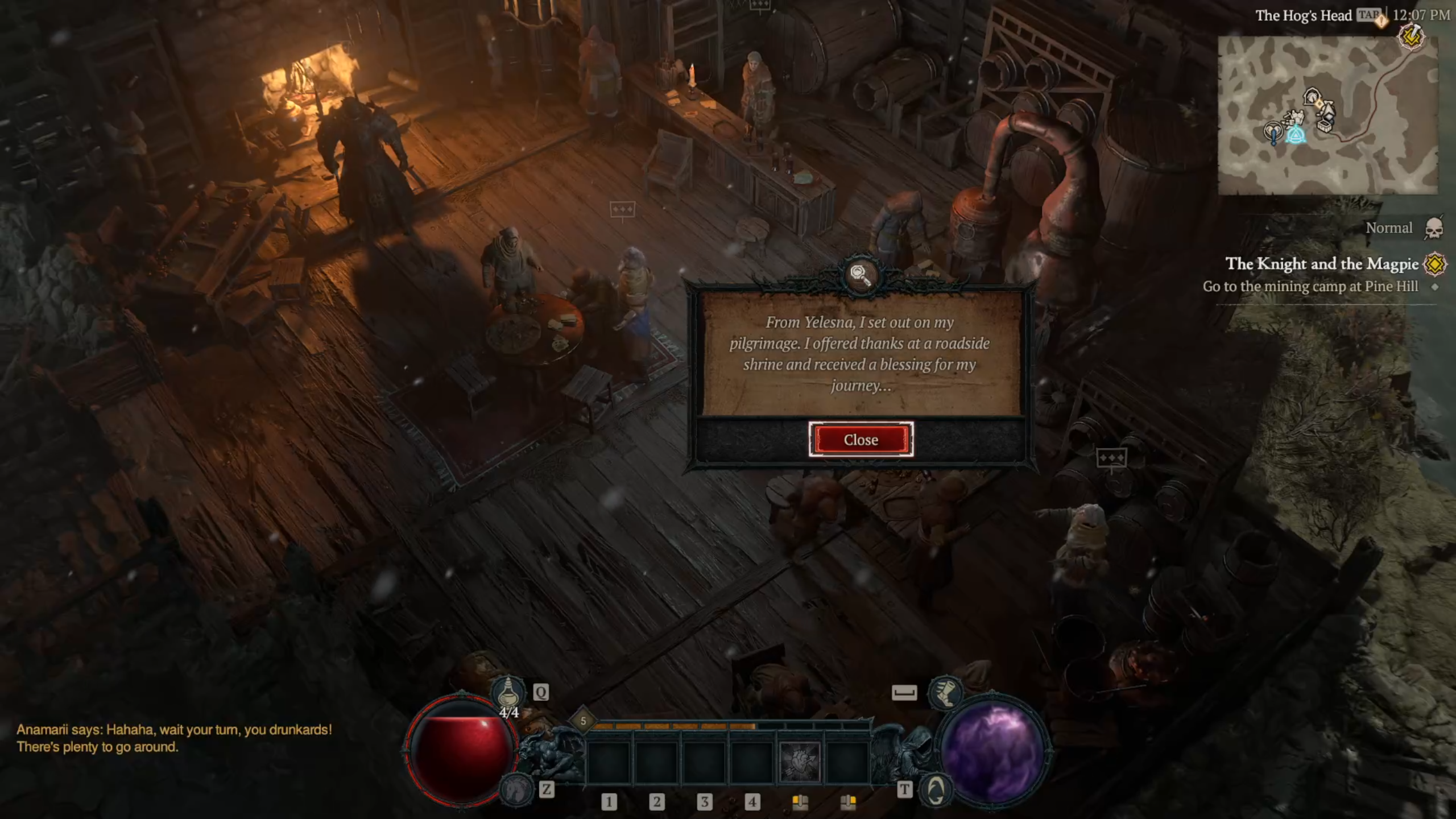Screen dimensions: 1456x819
Task: Trigger the evade boot icon
Action: (x=945, y=693)
